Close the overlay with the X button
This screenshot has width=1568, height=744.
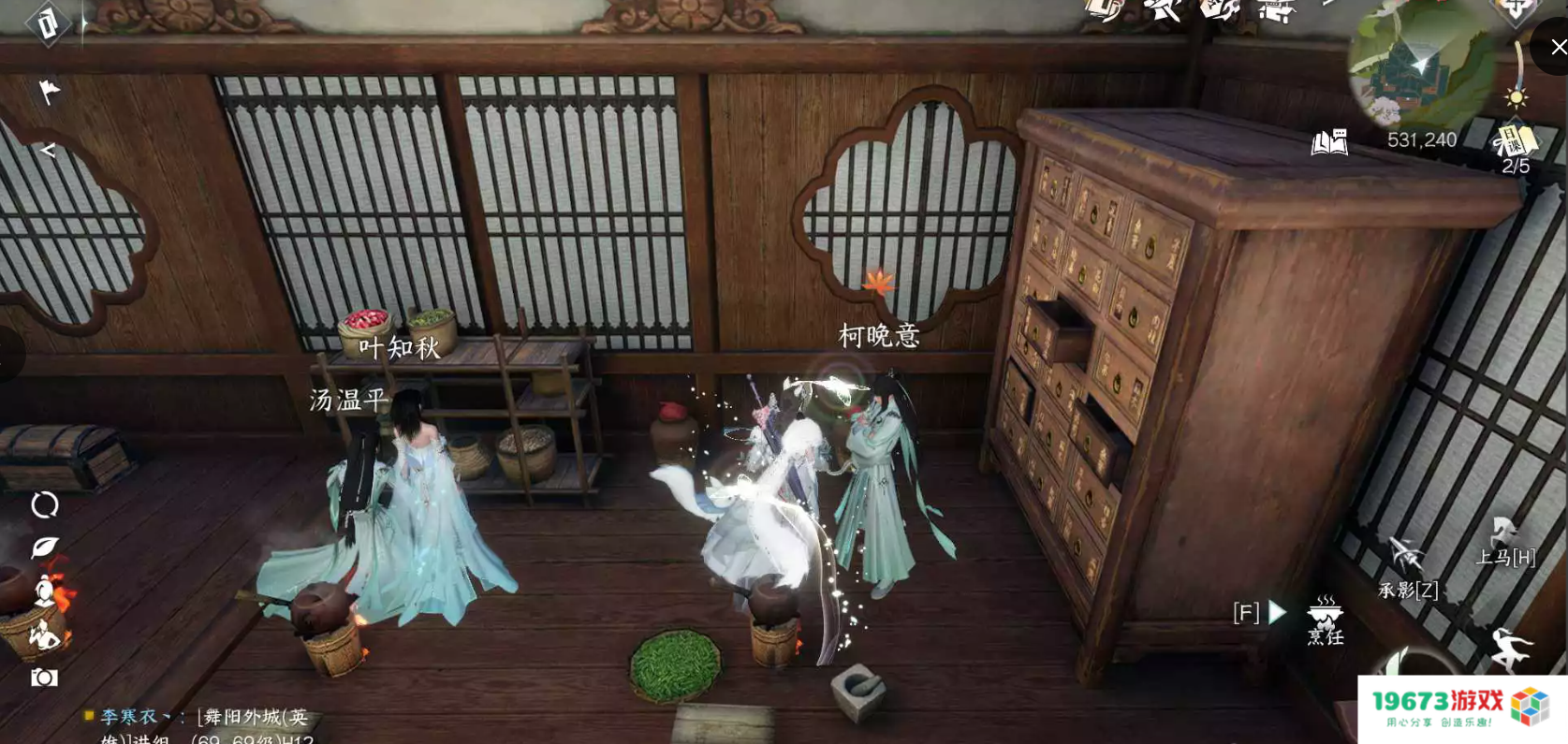click(x=1557, y=47)
